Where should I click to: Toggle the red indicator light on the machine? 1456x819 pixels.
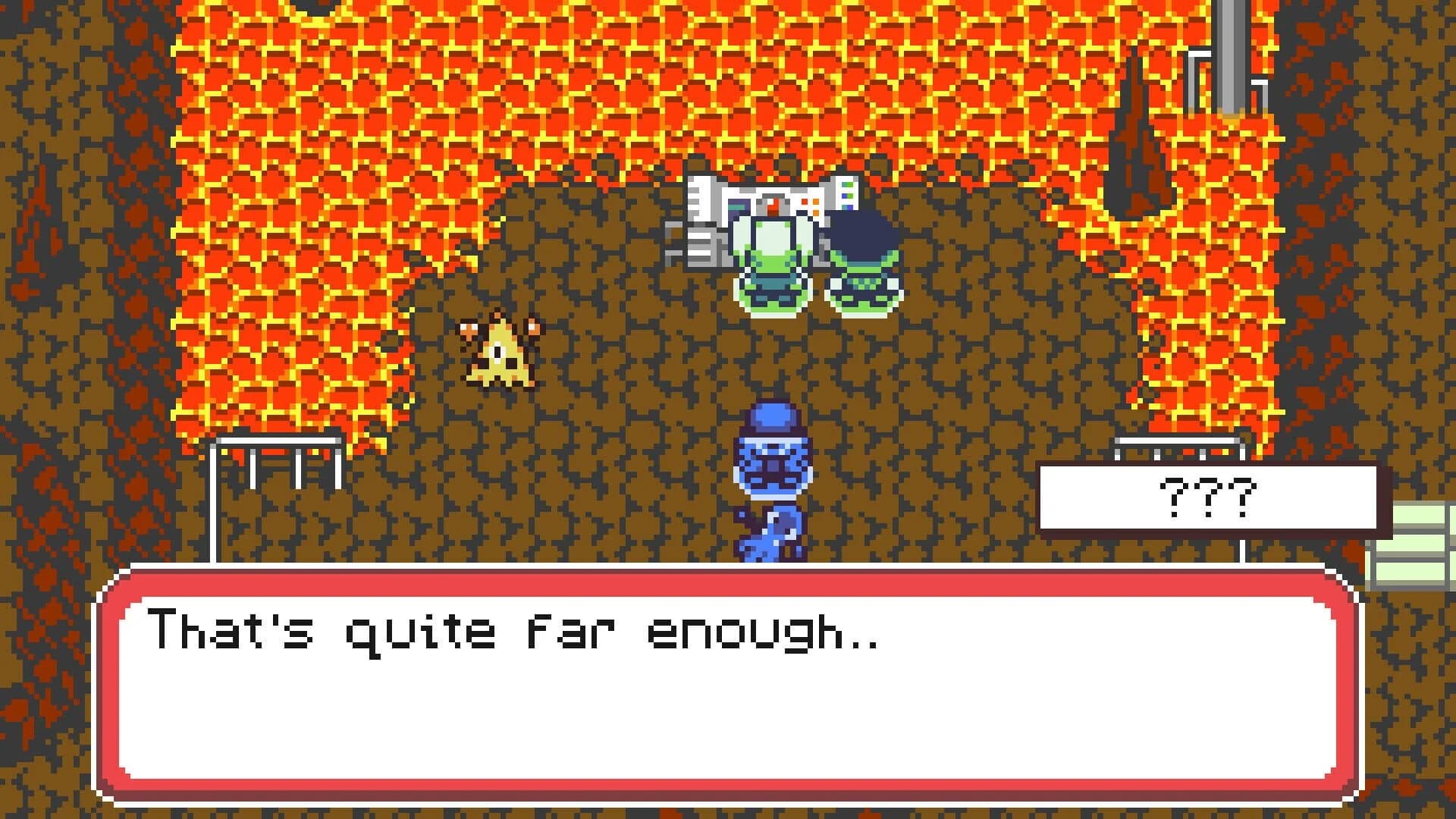point(804,201)
